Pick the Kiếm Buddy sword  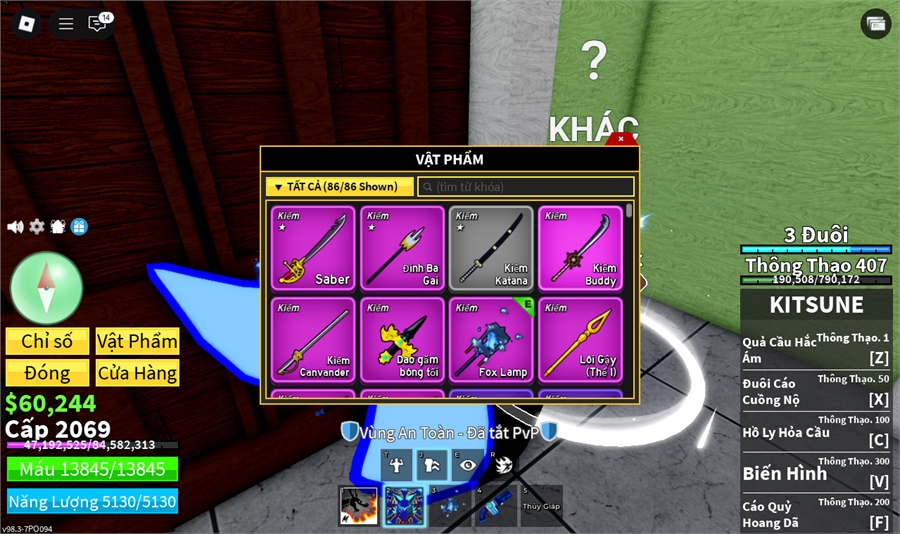[x=580, y=248]
